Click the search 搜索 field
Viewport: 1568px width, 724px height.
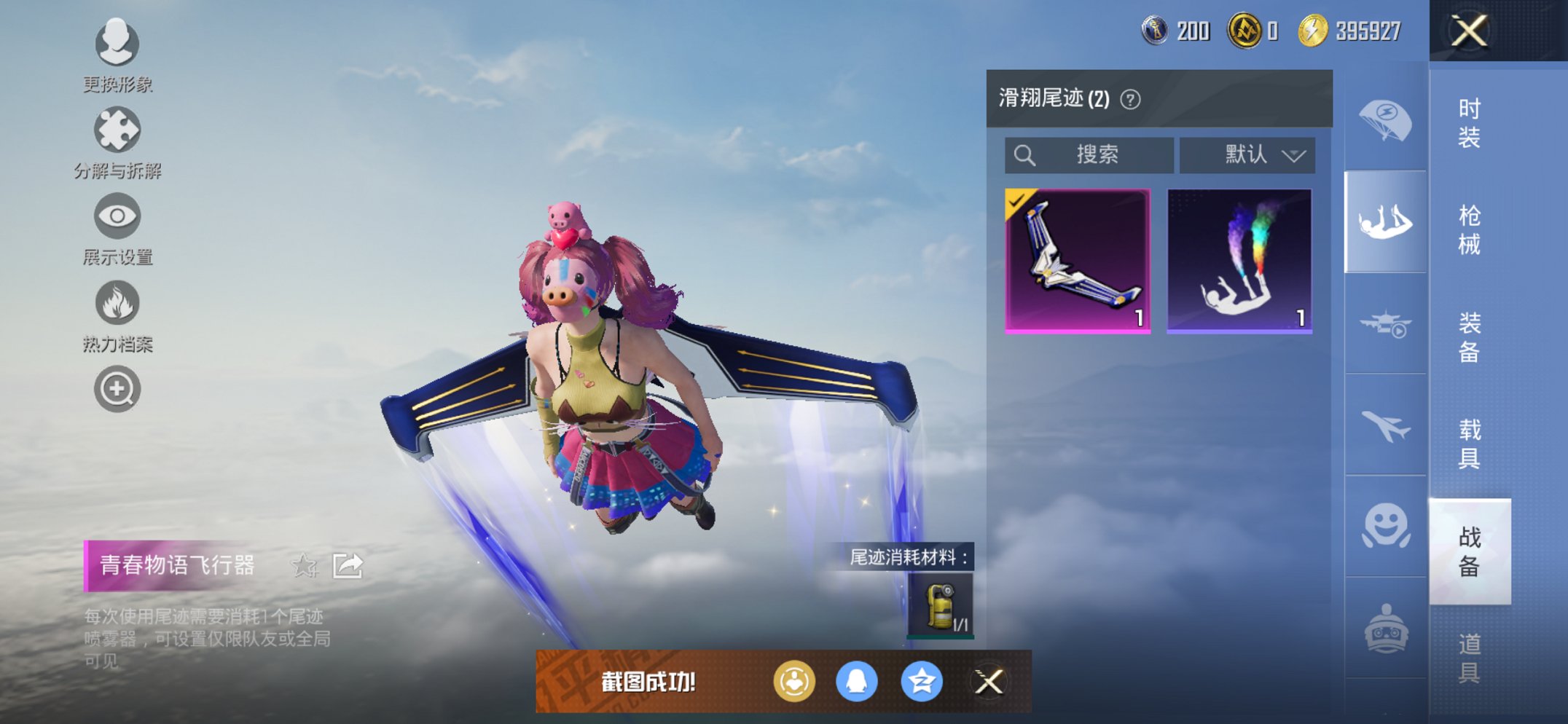(1089, 154)
